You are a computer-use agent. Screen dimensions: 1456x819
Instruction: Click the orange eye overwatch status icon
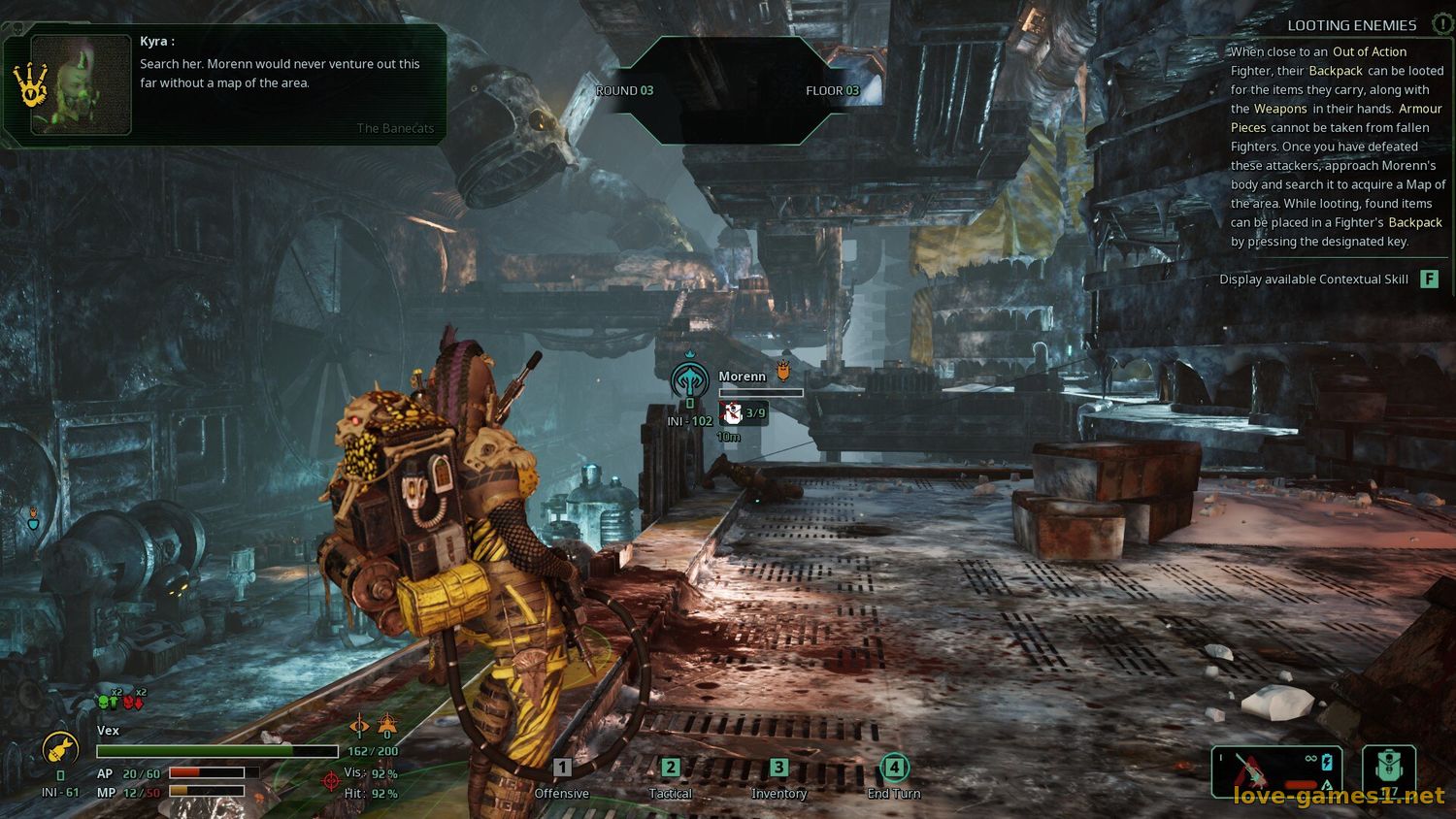360,724
